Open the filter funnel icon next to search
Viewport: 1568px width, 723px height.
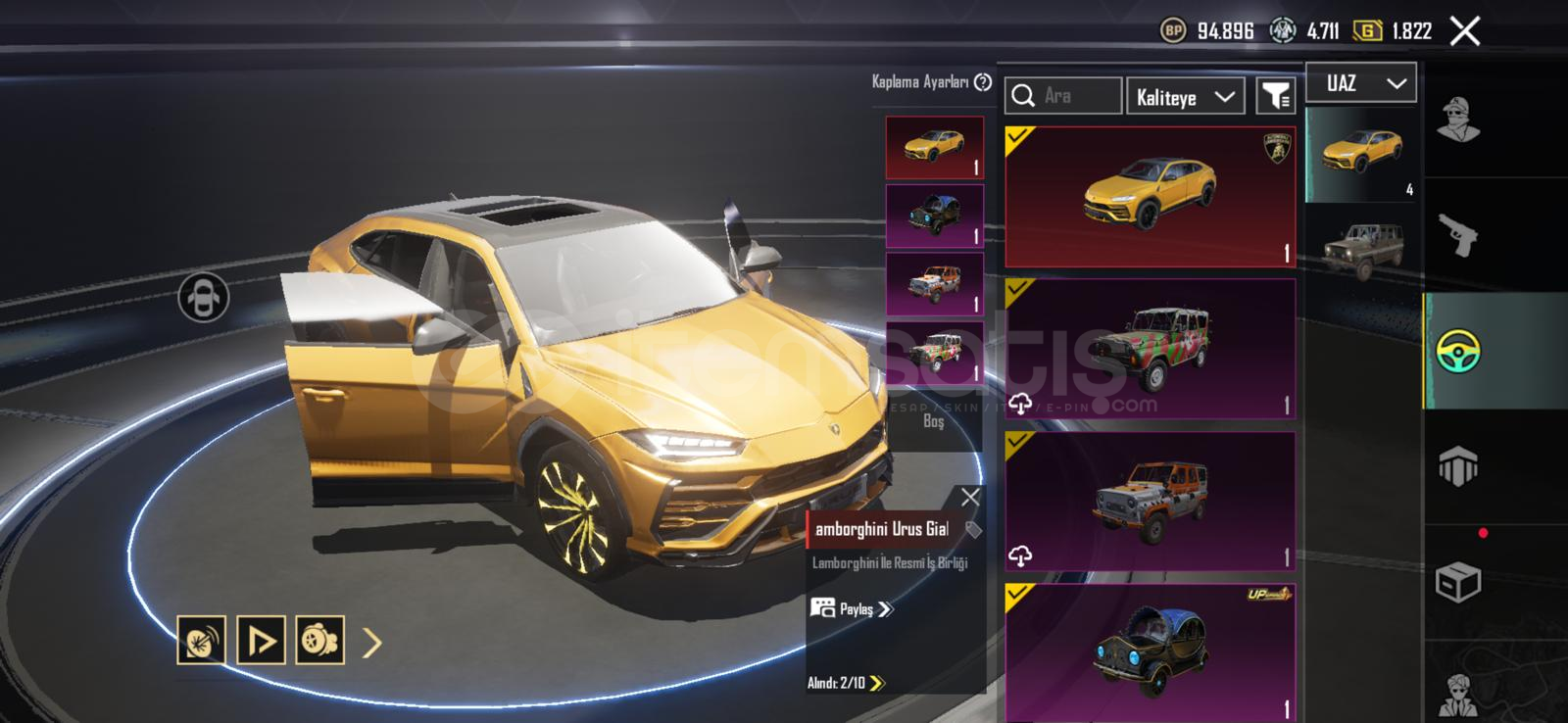(x=1274, y=95)
